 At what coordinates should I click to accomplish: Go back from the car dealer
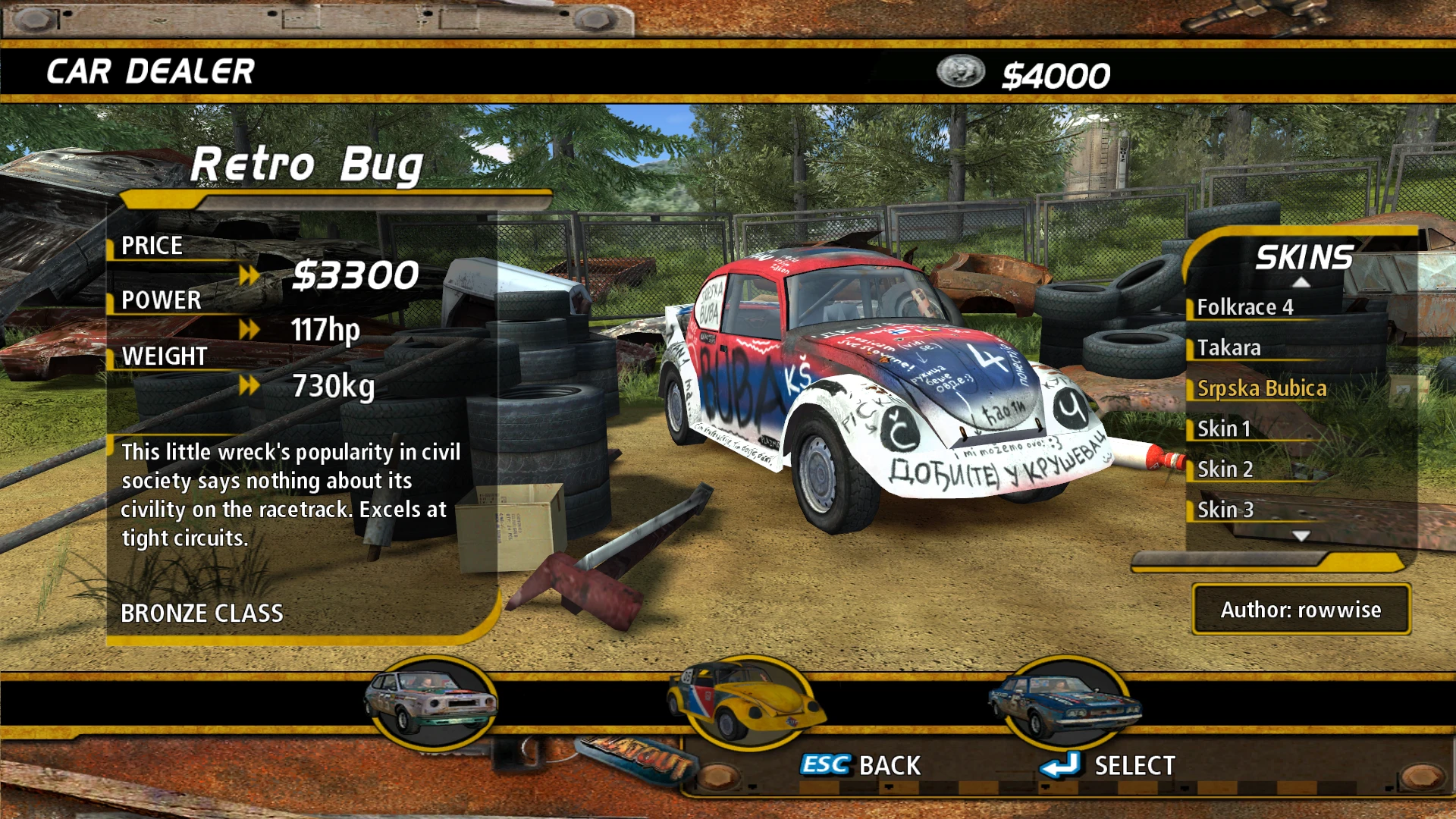[861, 765]
